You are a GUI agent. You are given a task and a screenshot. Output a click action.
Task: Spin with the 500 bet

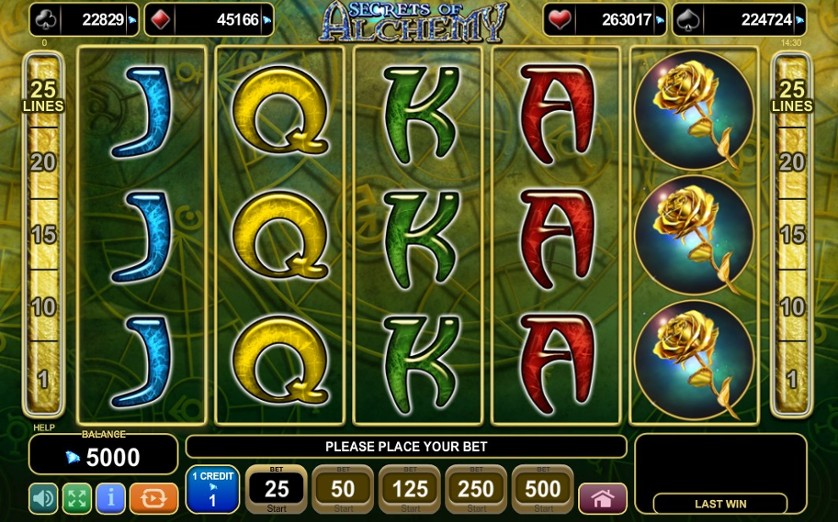[x=542, y=489]
